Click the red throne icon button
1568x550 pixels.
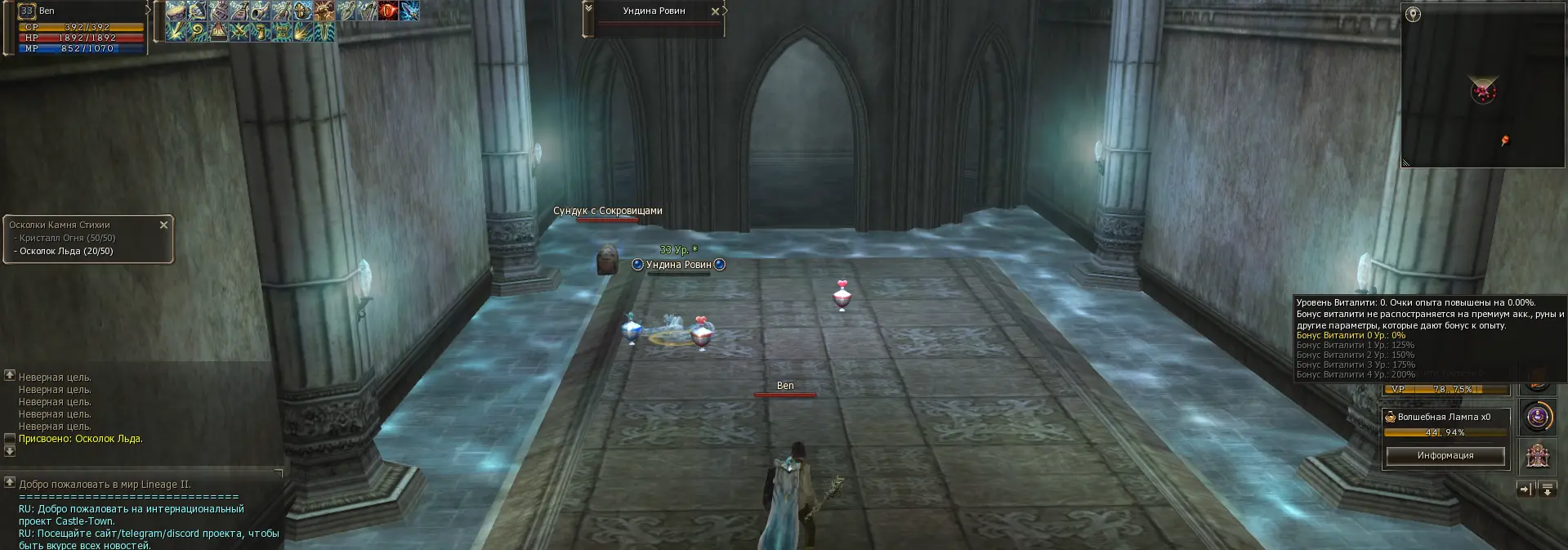pyautogui.click(x=1537, y=455)
